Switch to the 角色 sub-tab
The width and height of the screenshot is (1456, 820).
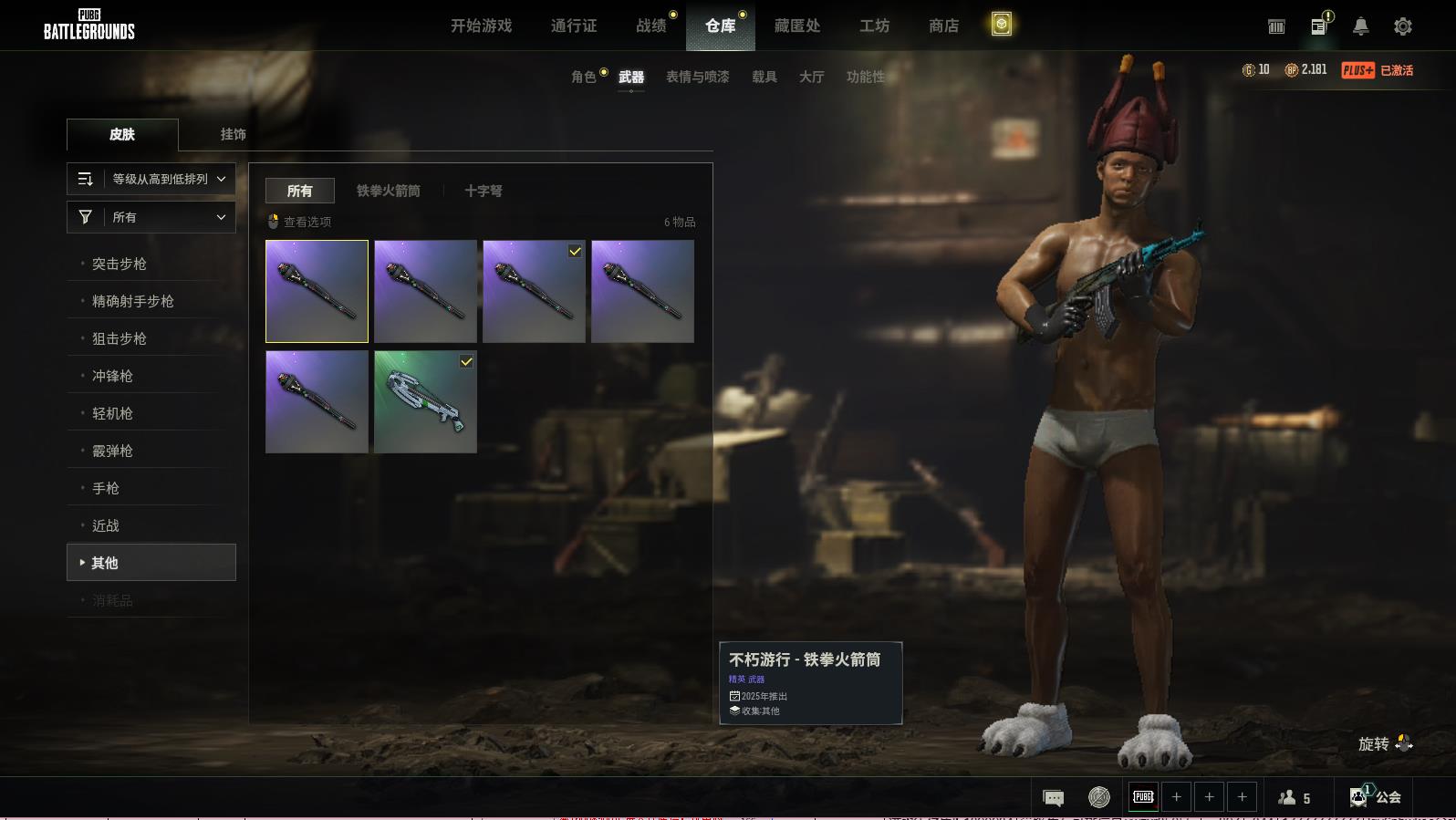[x=584, y=77]
